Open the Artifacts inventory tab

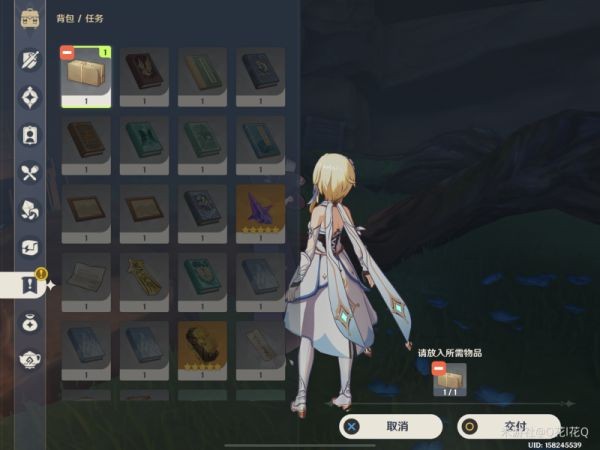click(x=29, y=97)
